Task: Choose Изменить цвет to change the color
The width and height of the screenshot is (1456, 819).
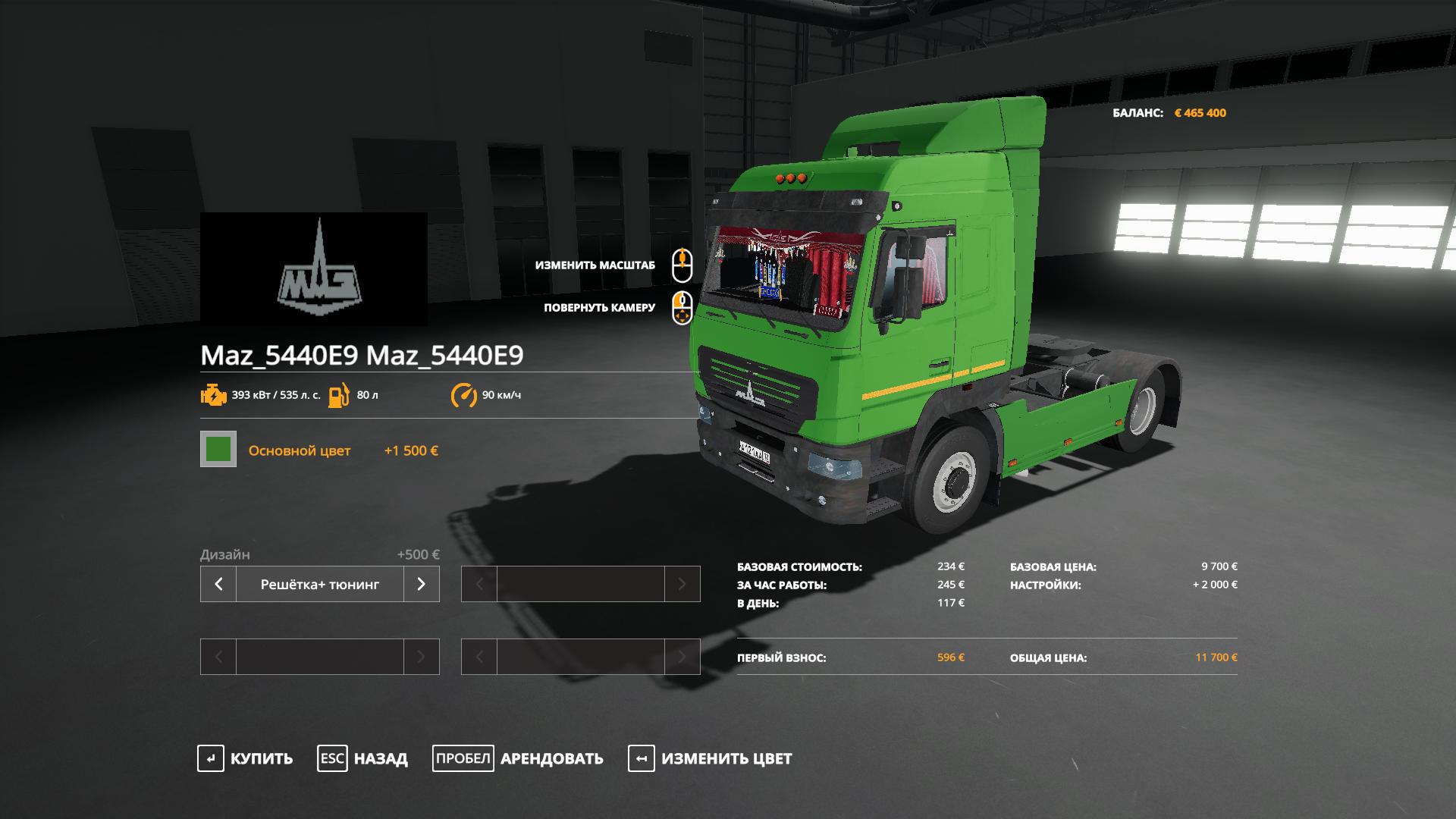Action: point(711,758)
